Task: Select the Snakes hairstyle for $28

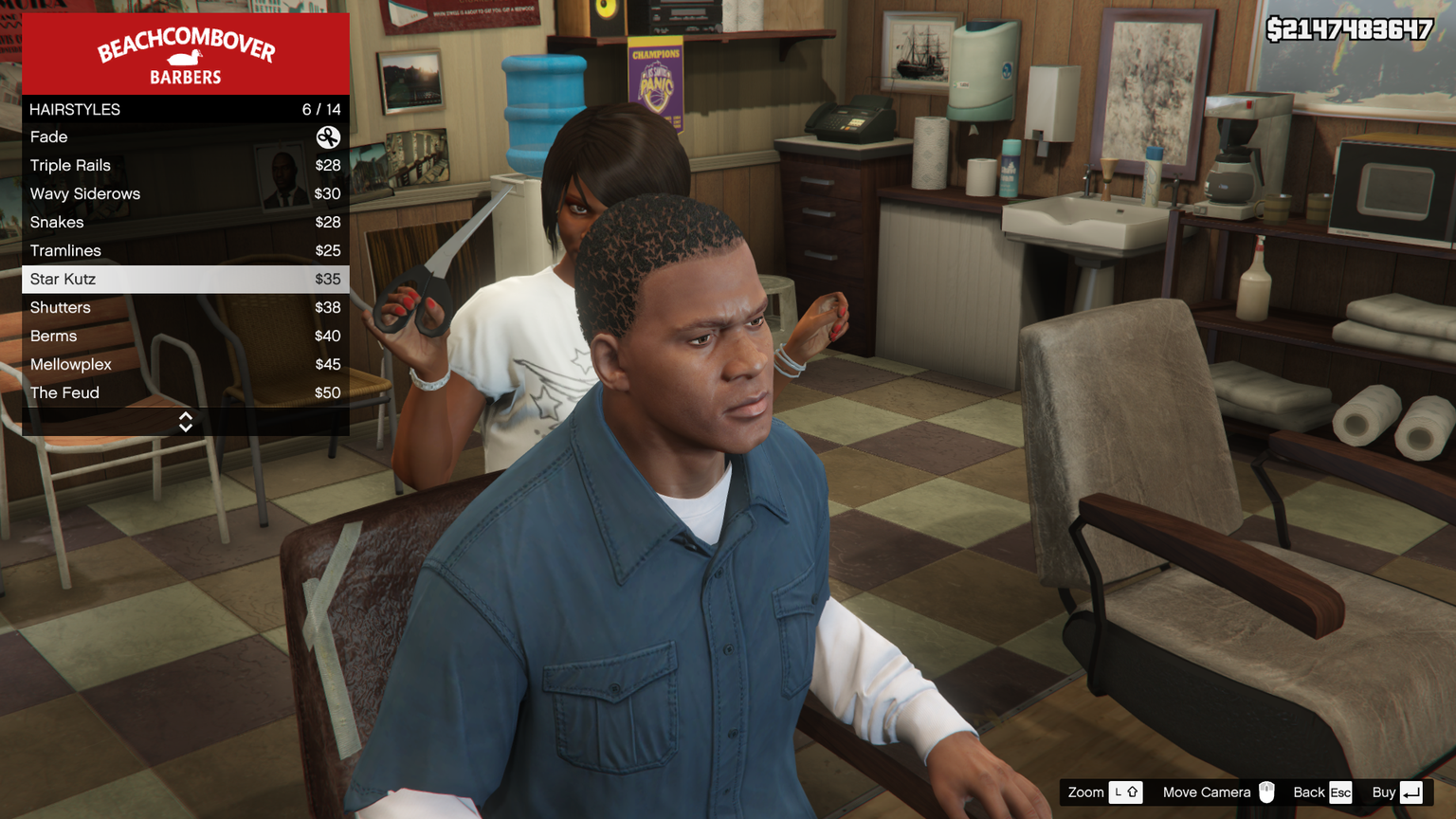Action: click(x=185, y=223)
